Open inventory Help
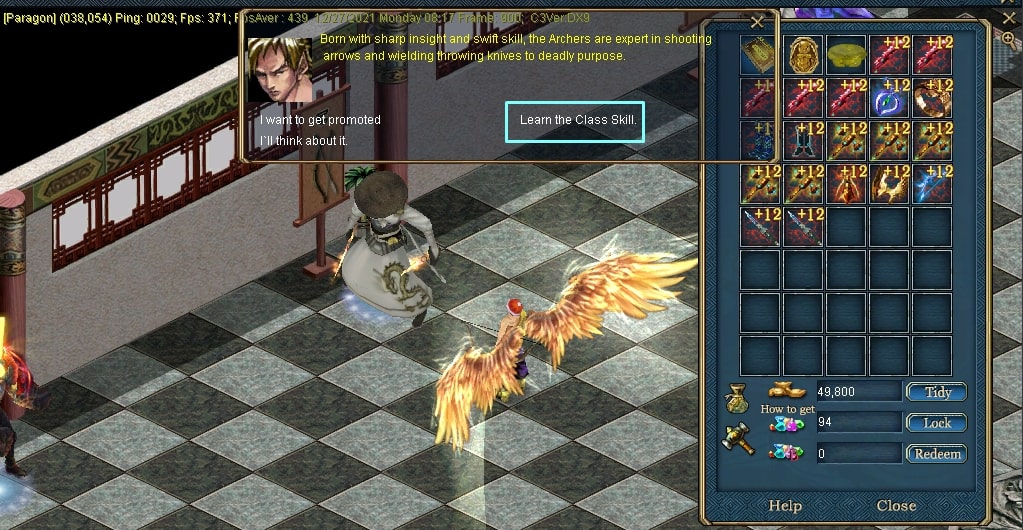Viewport: 1023px width, 530px height. point(784,506)
